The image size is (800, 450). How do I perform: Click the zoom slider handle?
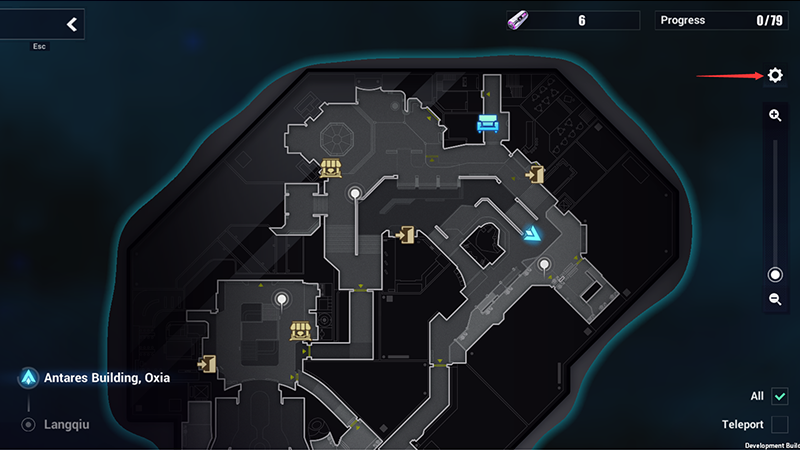[775, 275]
